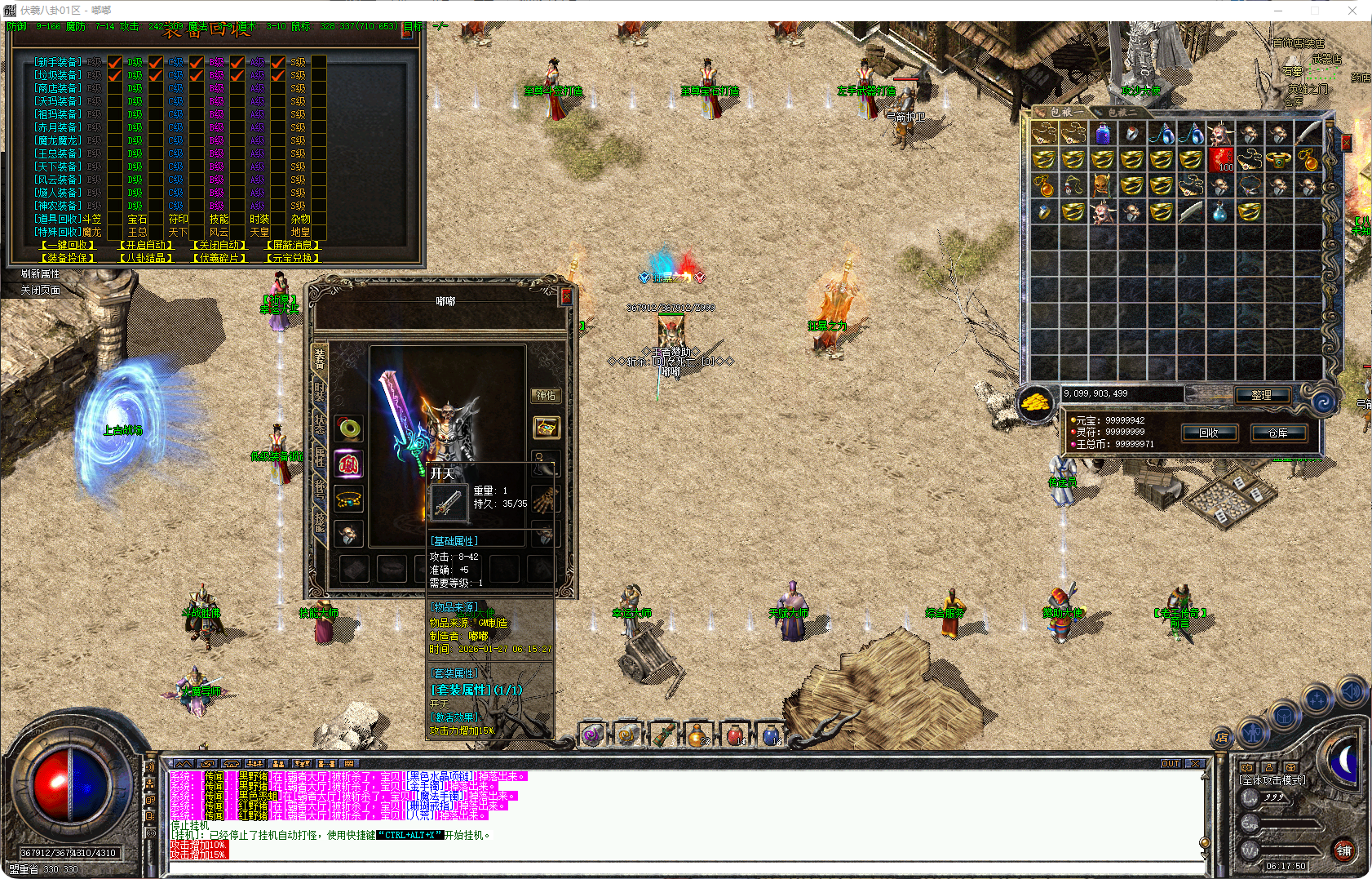1372x879 pixels.
Task: Select the red envelope item marked 100
Action: coord(1220,159)
